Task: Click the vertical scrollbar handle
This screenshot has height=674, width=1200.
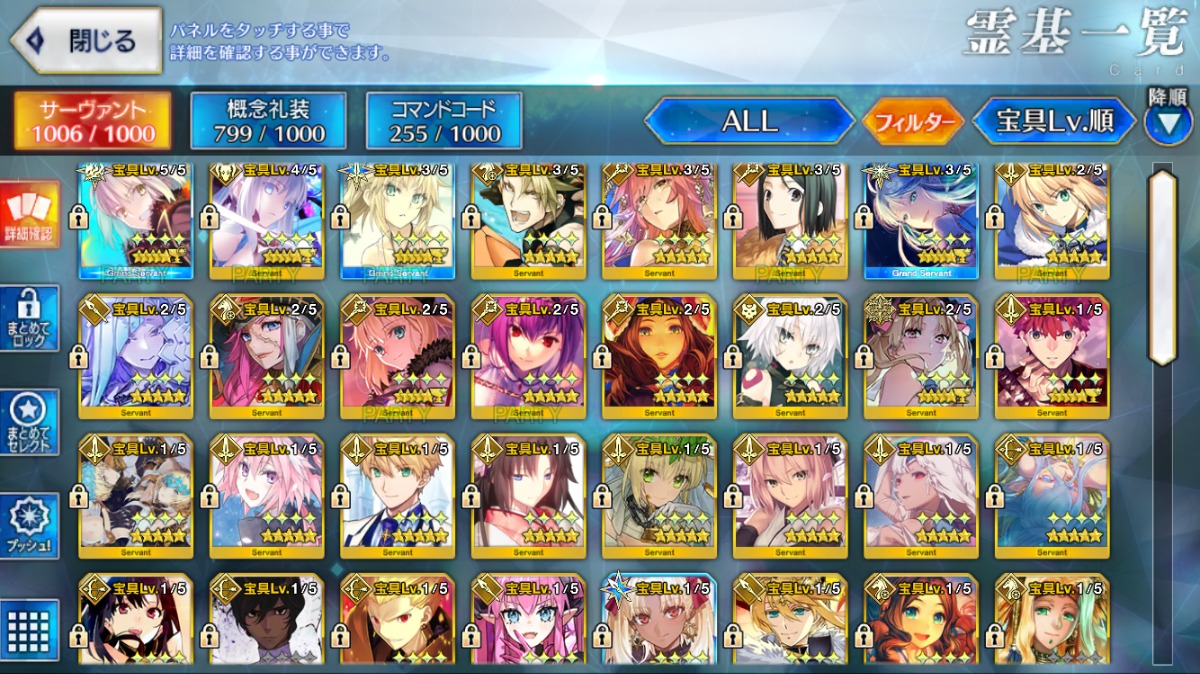Action: pos(1162,268)
